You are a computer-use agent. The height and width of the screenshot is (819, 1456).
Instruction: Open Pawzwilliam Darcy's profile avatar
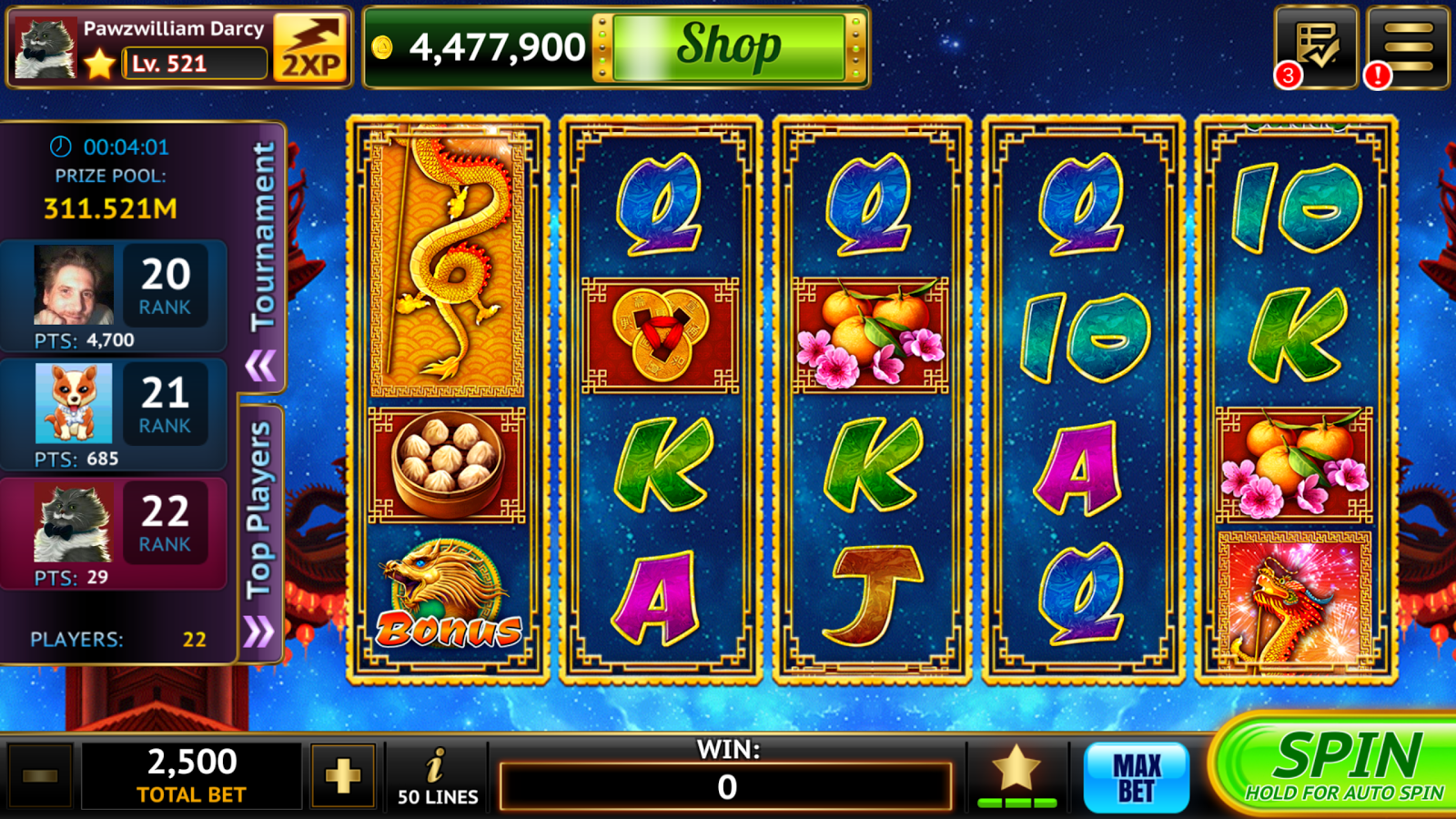[x=45, y=49]
